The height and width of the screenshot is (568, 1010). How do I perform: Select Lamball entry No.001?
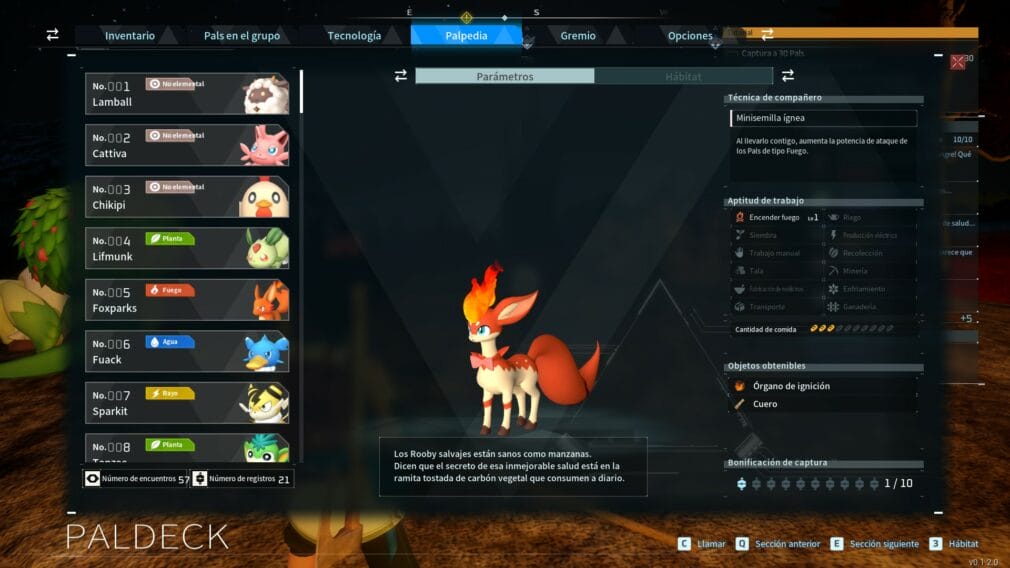coord(187,94)
